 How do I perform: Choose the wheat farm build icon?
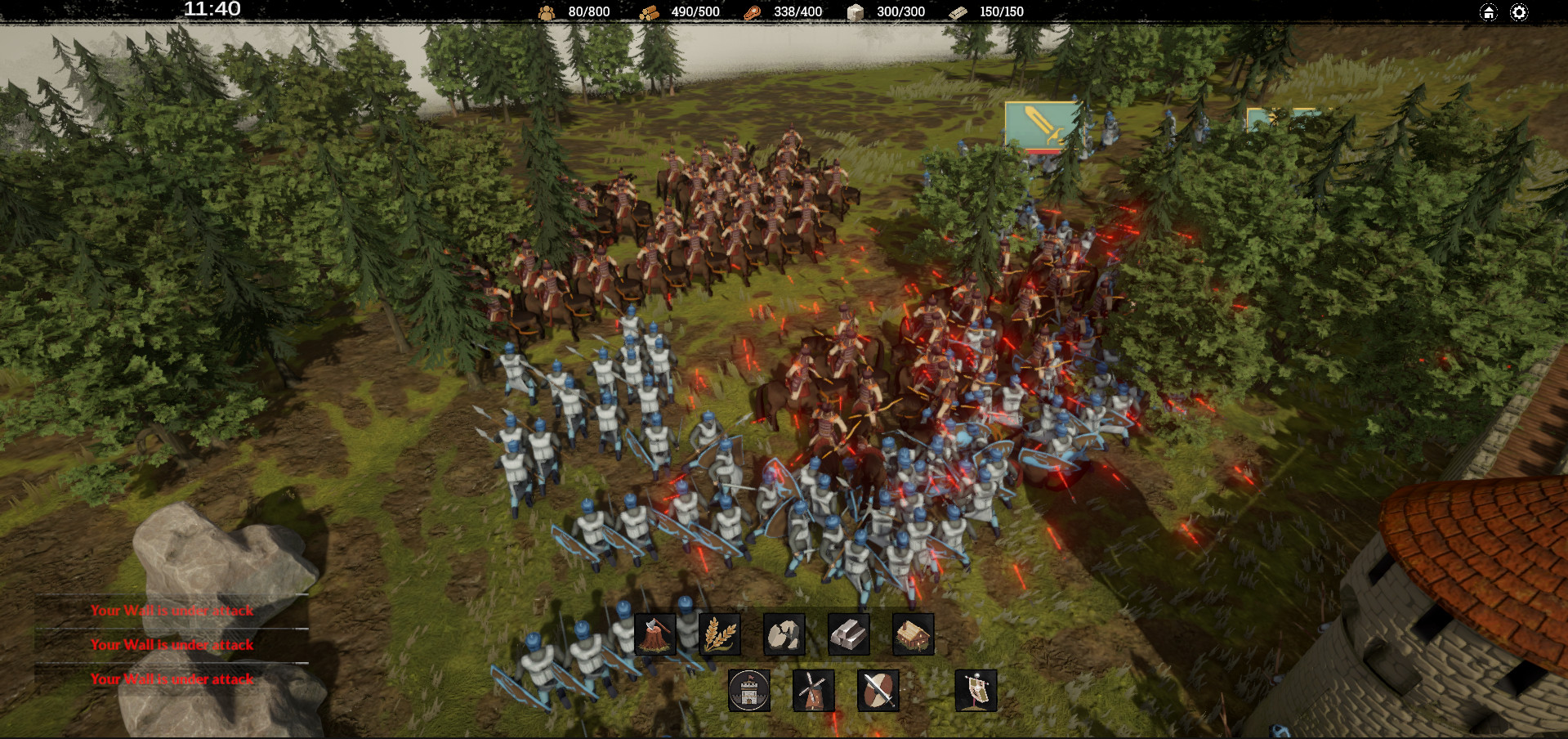click(x=720, y=634)
